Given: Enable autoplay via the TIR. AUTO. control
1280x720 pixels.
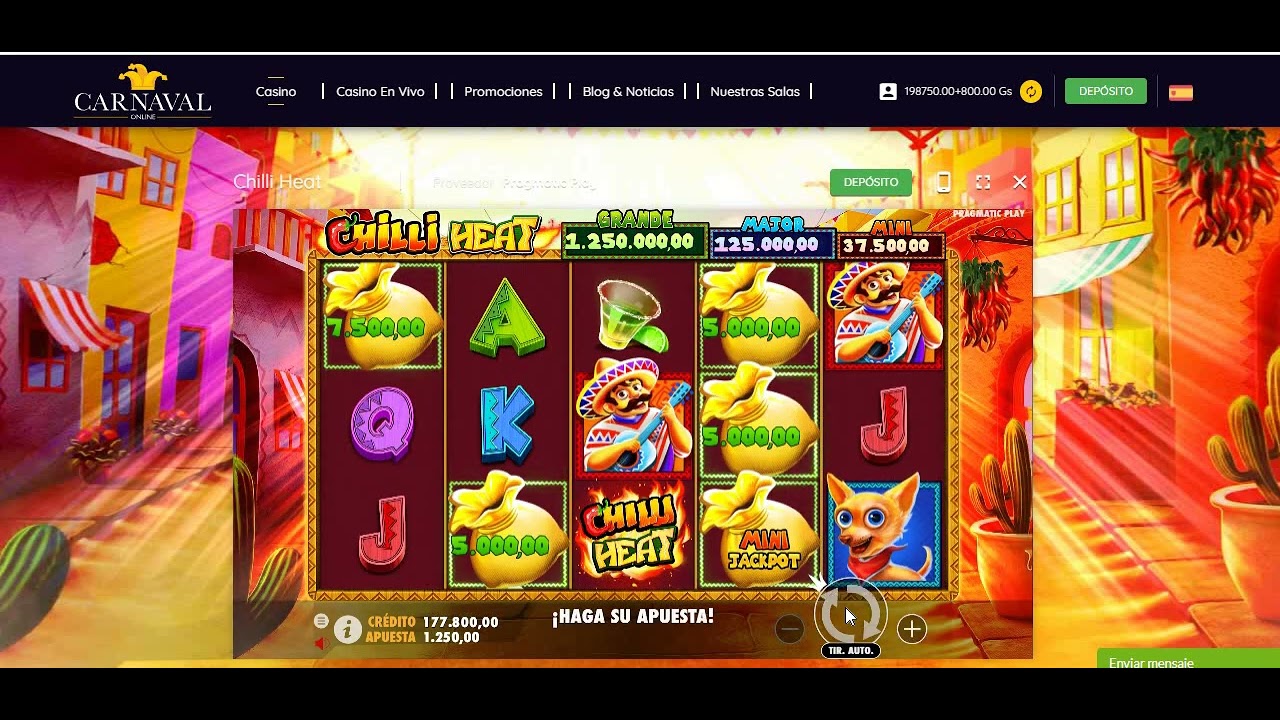Looking at the screenshot, I should [849, 649].
